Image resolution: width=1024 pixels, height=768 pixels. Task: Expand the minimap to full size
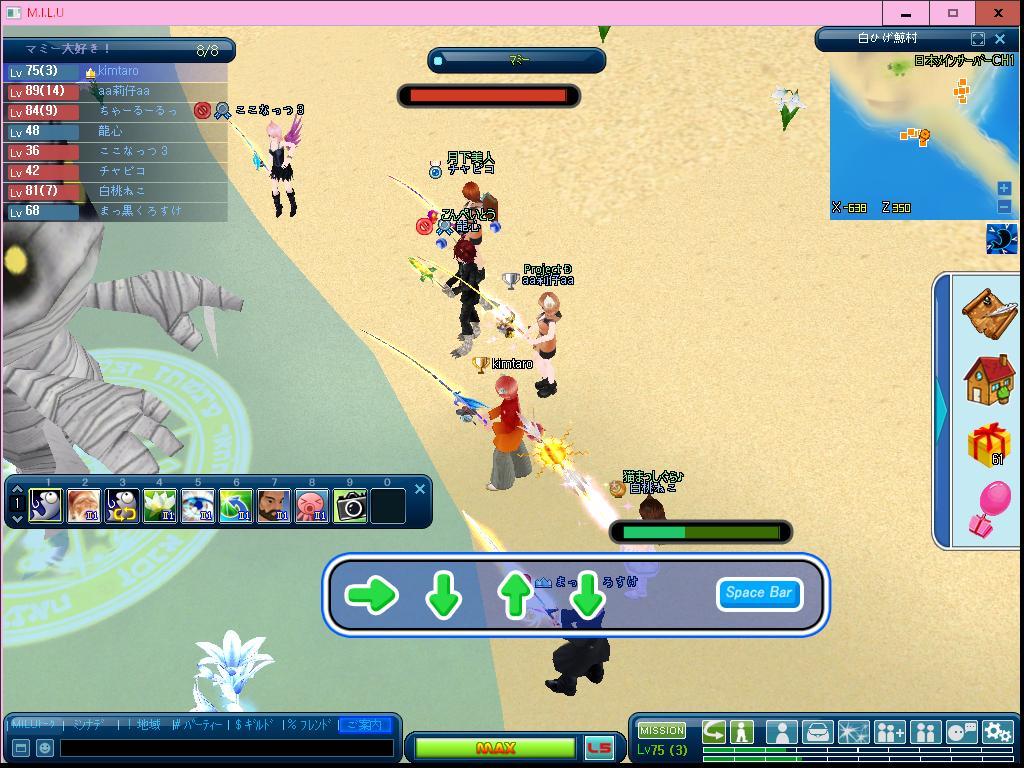(x=977, y=39)
